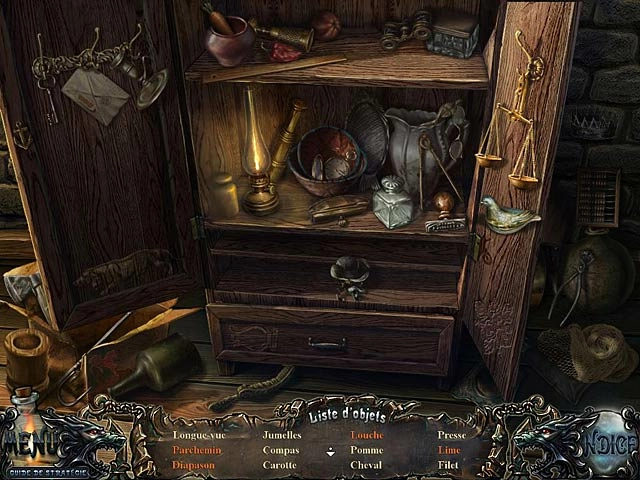
Task: Open the Guide de Stratégie
Action: [45, 470]
